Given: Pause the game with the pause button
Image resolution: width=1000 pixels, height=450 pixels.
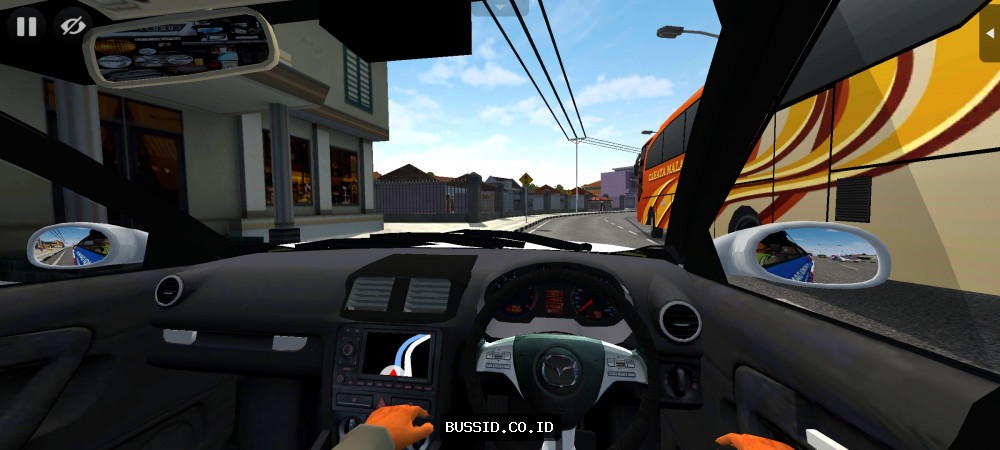Looking at the screenshot, I should tap(26, 26).
